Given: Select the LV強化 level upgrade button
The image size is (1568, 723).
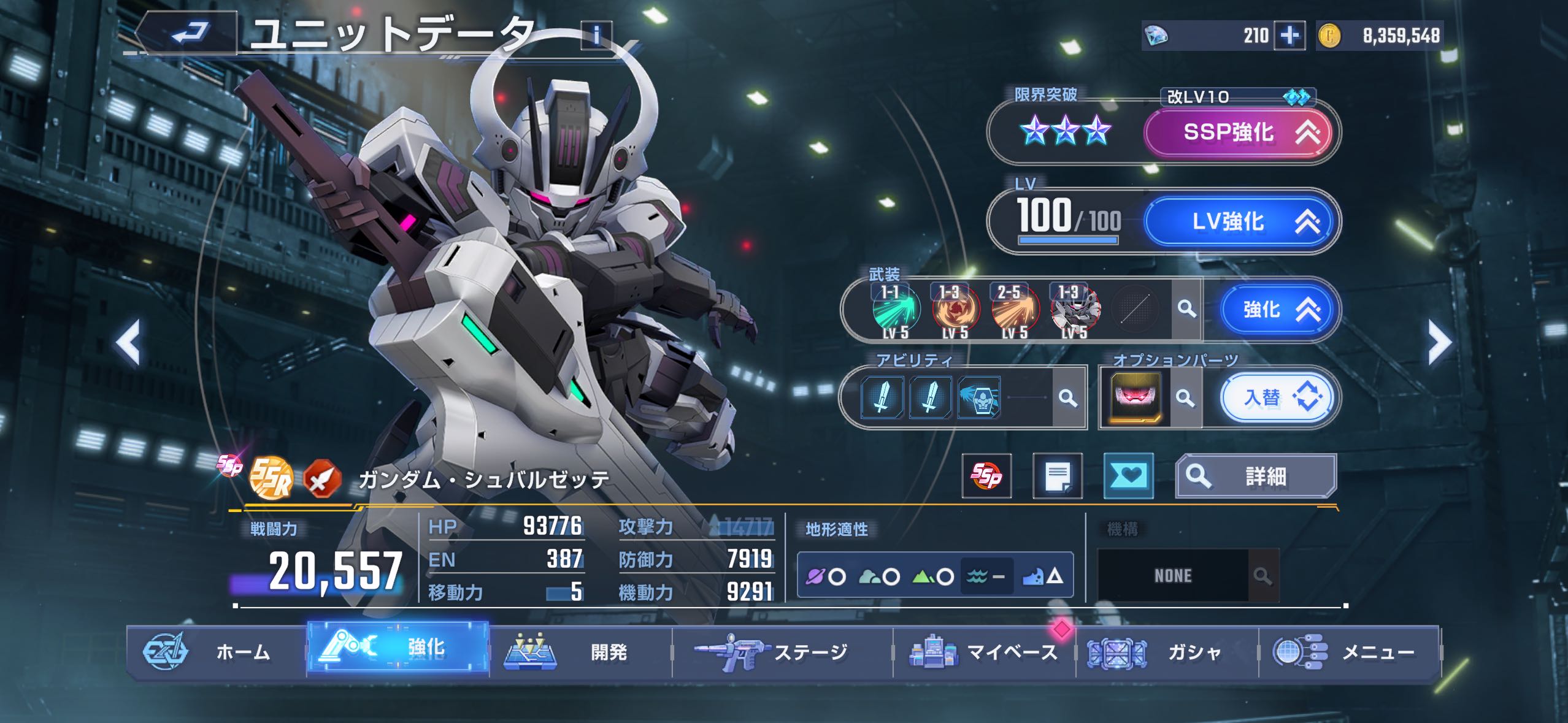Looking at the screenshot, I should pos(1239,221).
